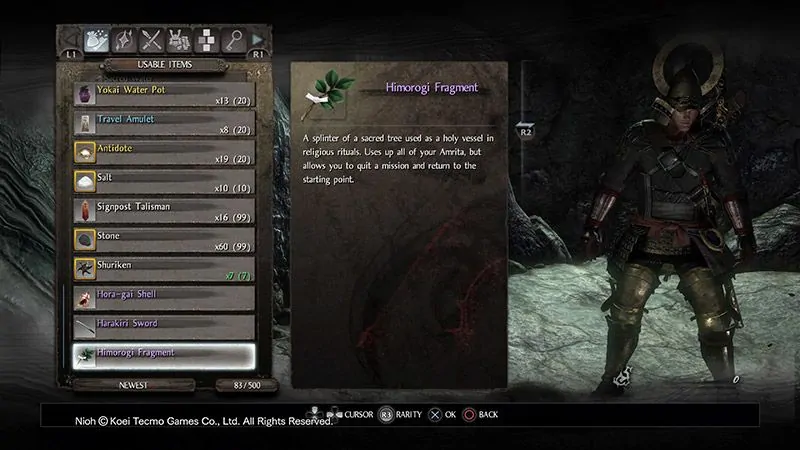
Task: Pick the Salt item in the list
Action: point(162,182)
